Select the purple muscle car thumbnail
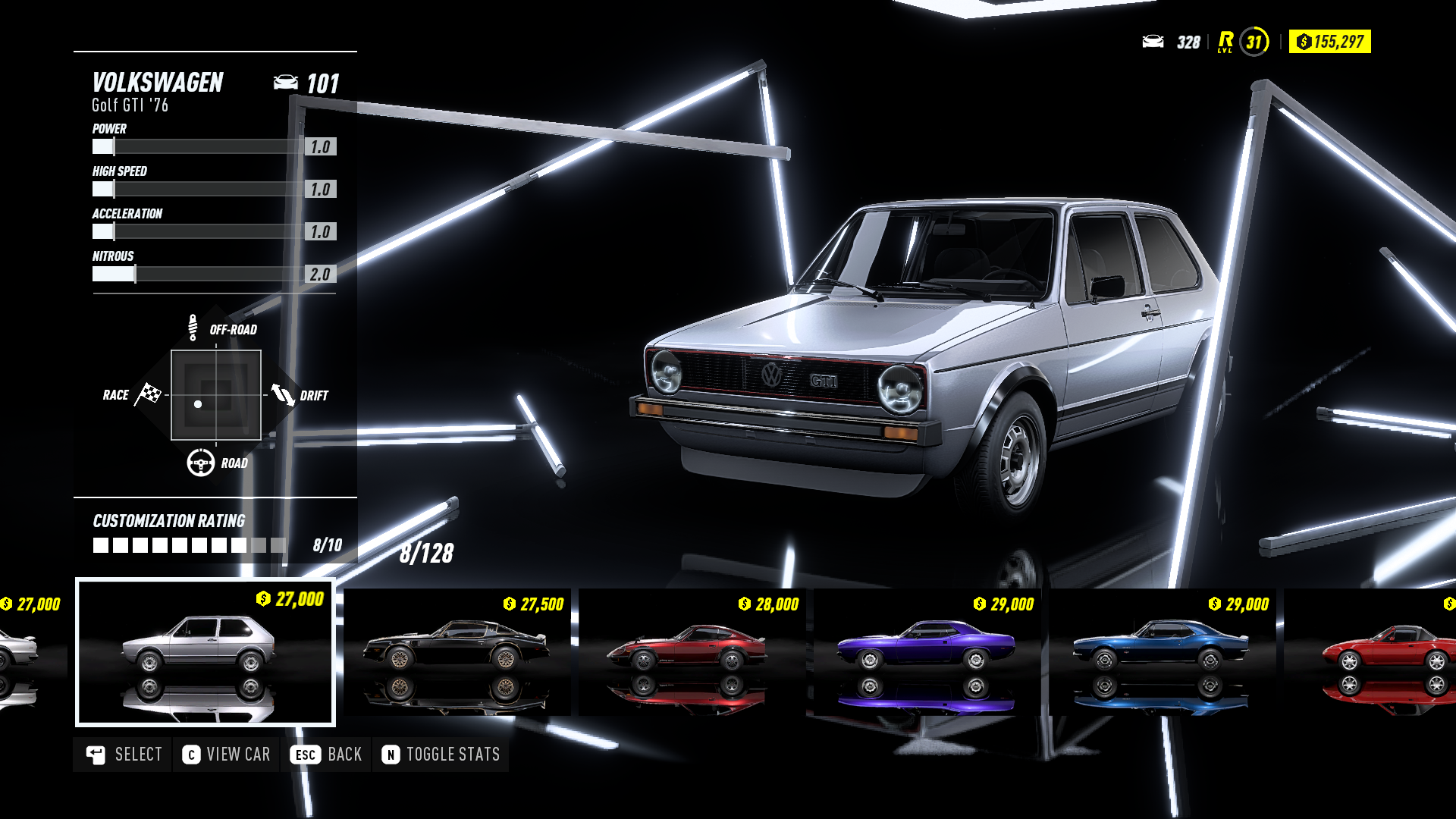The image size is (1456, 819). point(927,652)
